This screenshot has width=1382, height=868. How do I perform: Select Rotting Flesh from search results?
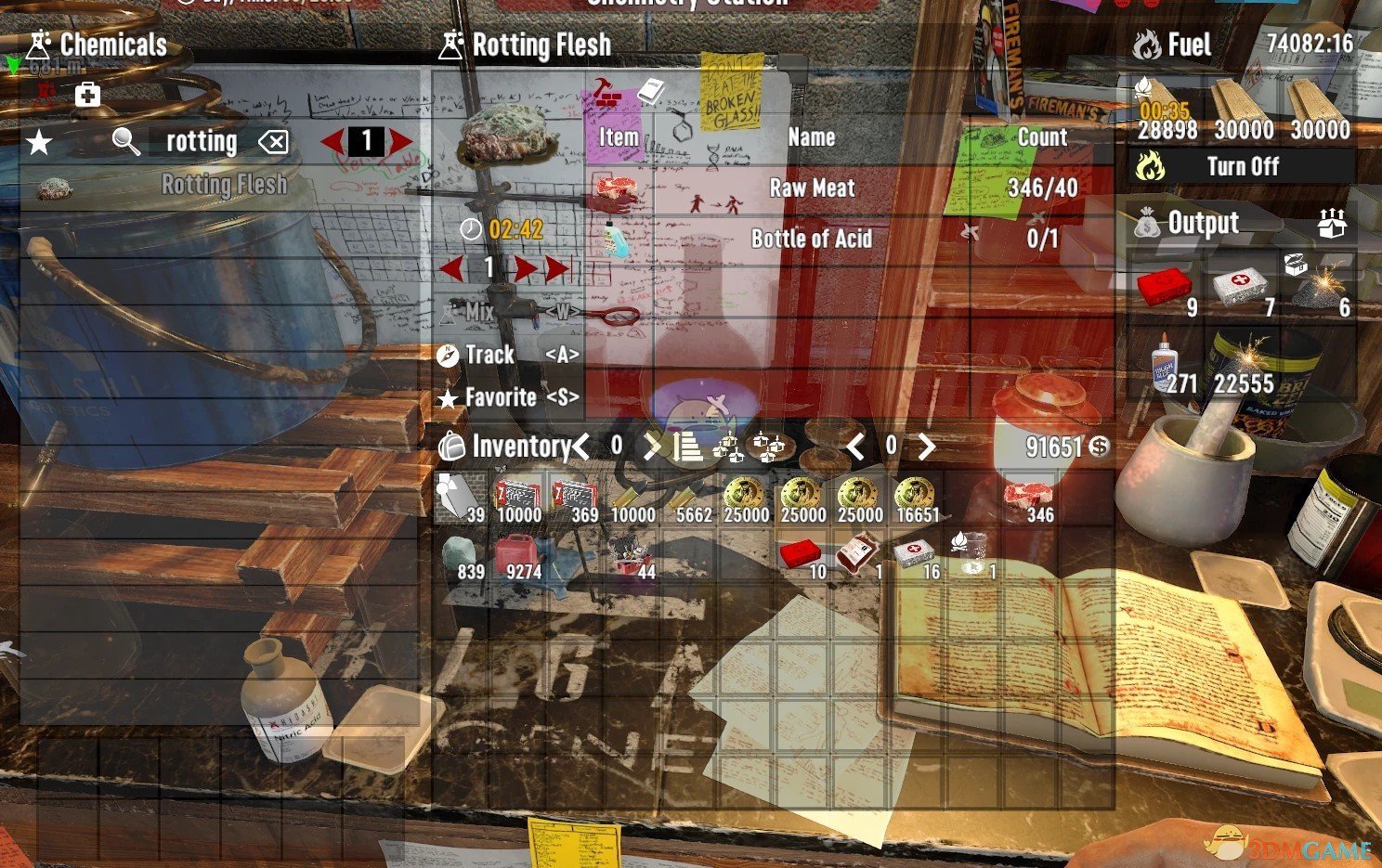pyautogui.click(x=226, y=184)
